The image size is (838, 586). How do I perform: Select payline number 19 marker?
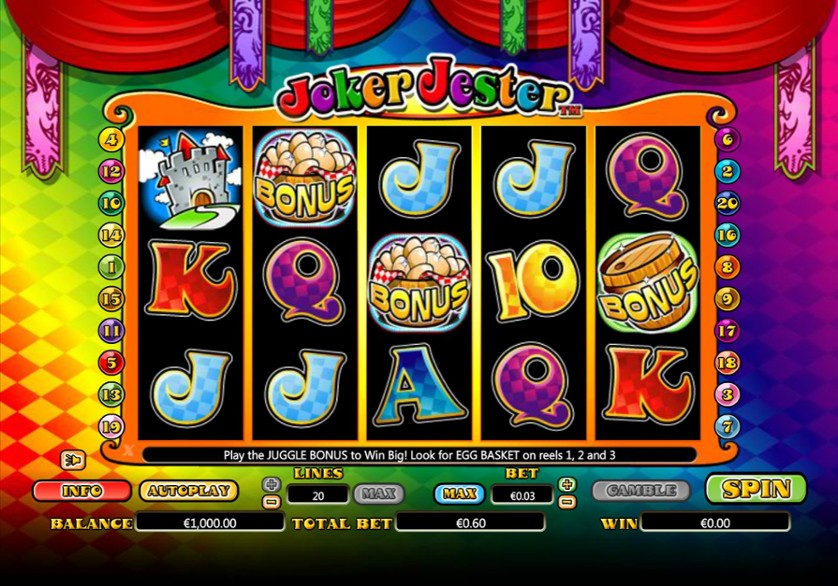pyautogui.click(x=111, y=427)
